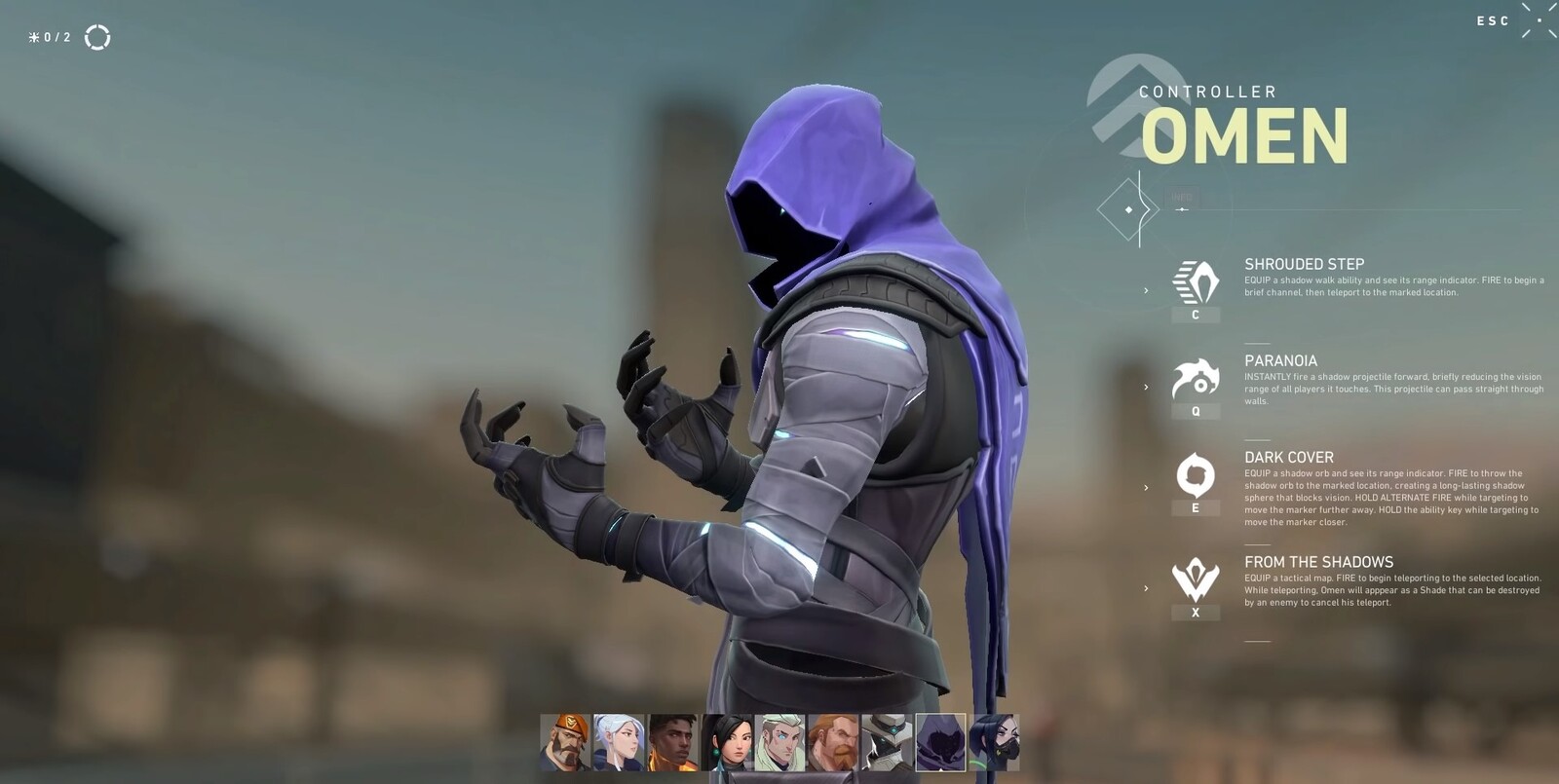Click the circular loading icon near the counter
The width and height of the screenshot is (1559, 784).
[97, 38]
